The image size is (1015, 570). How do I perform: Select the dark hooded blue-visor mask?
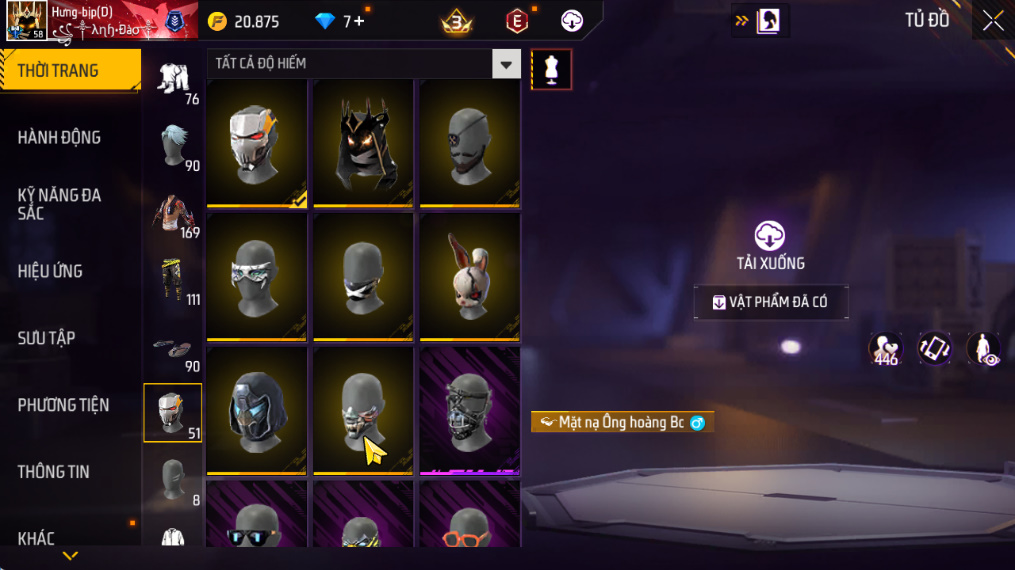(x=257, y=409)
